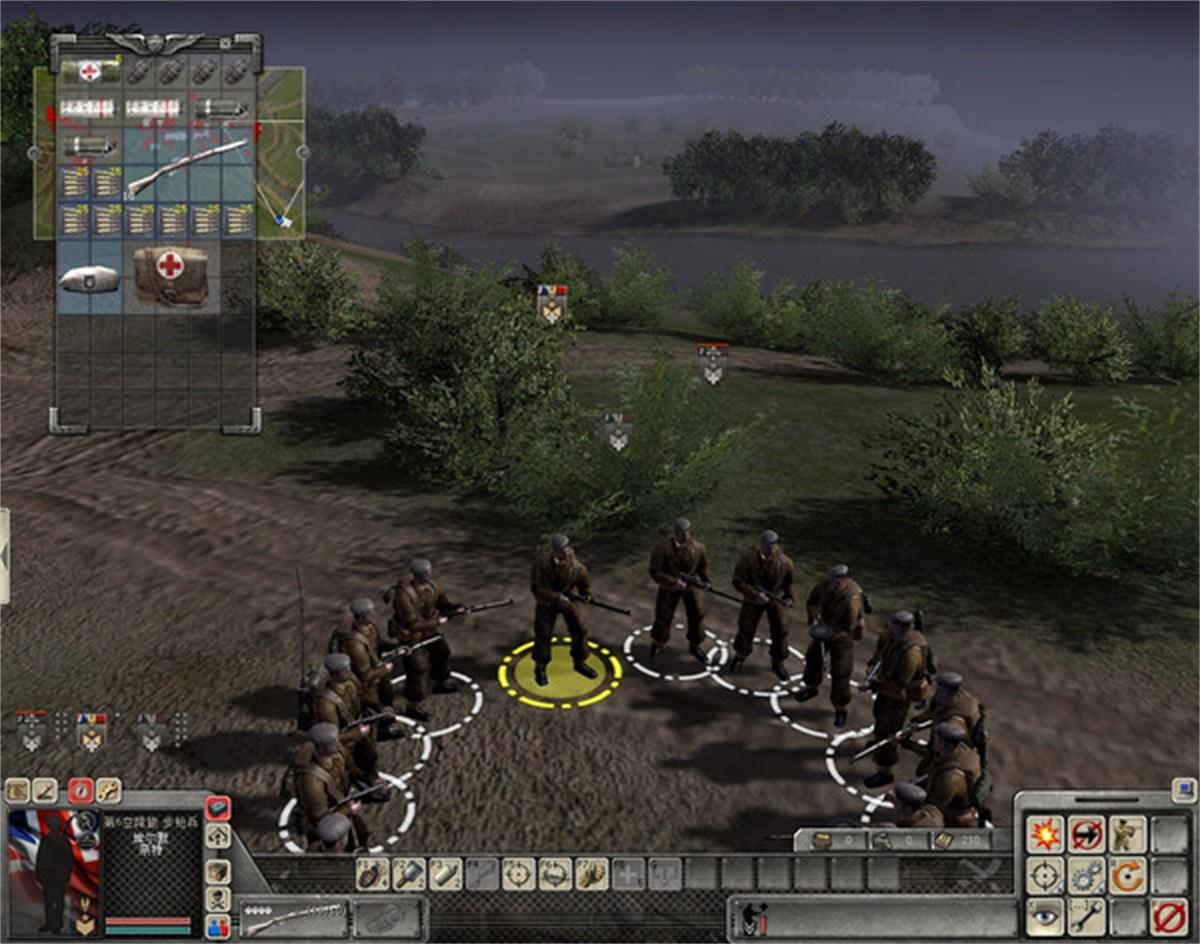Select the grenade hotbar slot
This screenshot has width=1200, height=944.
point(372,874)
